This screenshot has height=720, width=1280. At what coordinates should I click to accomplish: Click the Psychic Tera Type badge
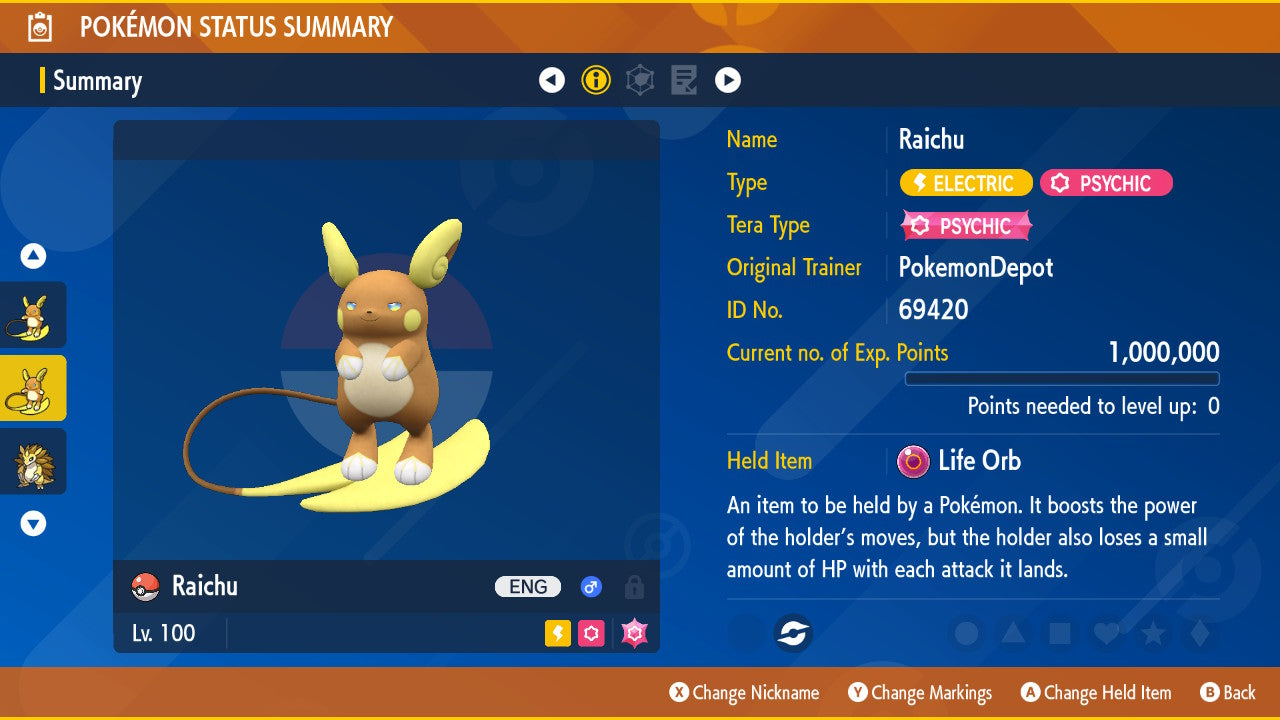click(966, 226)
